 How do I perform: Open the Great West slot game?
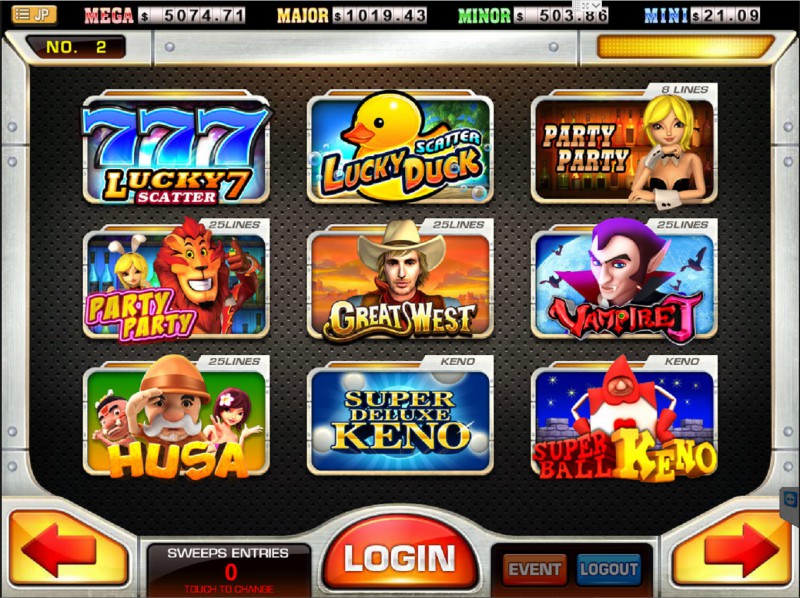pyautogui.click(x=400, y=284)
